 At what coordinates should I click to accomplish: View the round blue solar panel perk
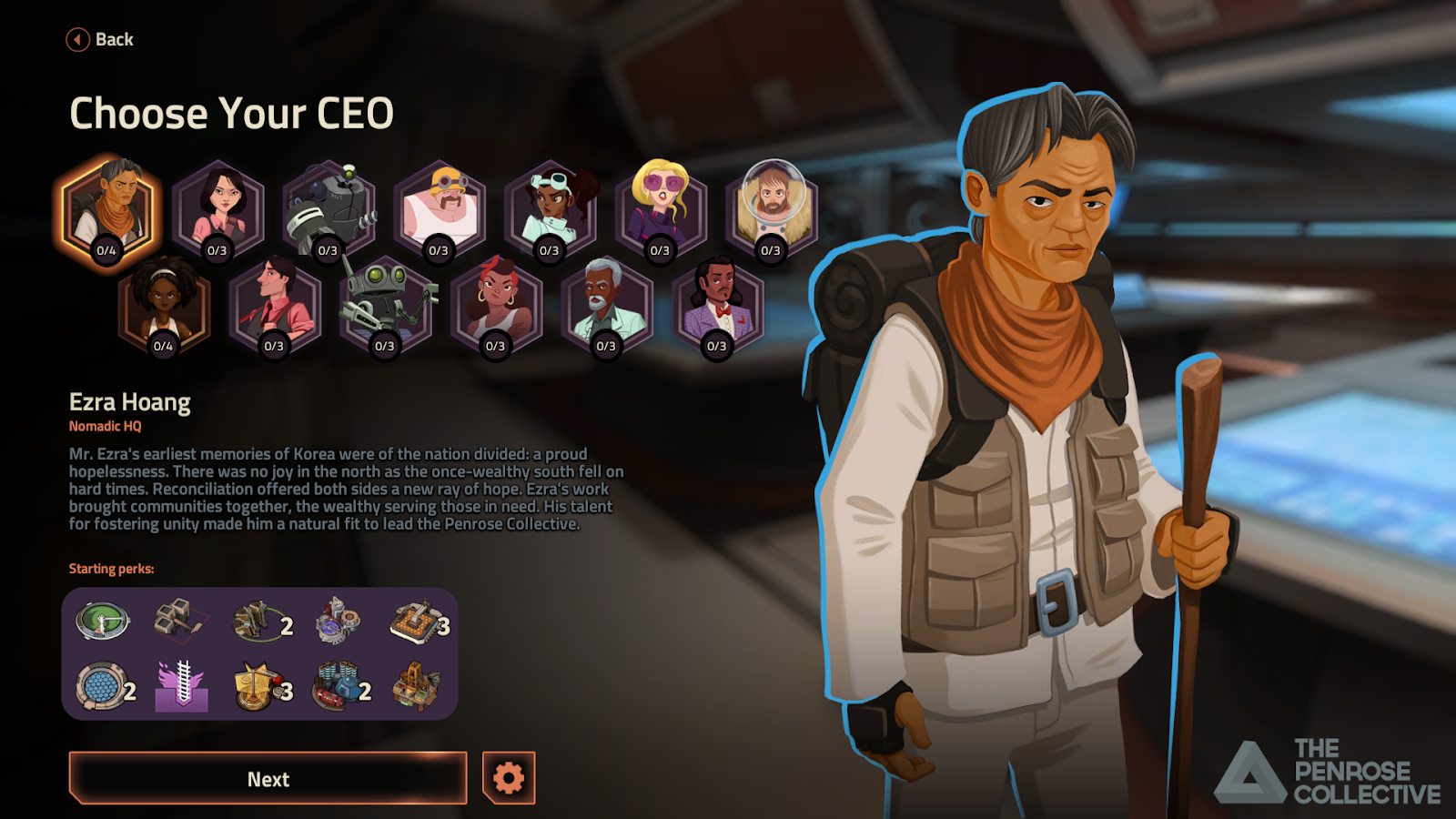(100, 687)
